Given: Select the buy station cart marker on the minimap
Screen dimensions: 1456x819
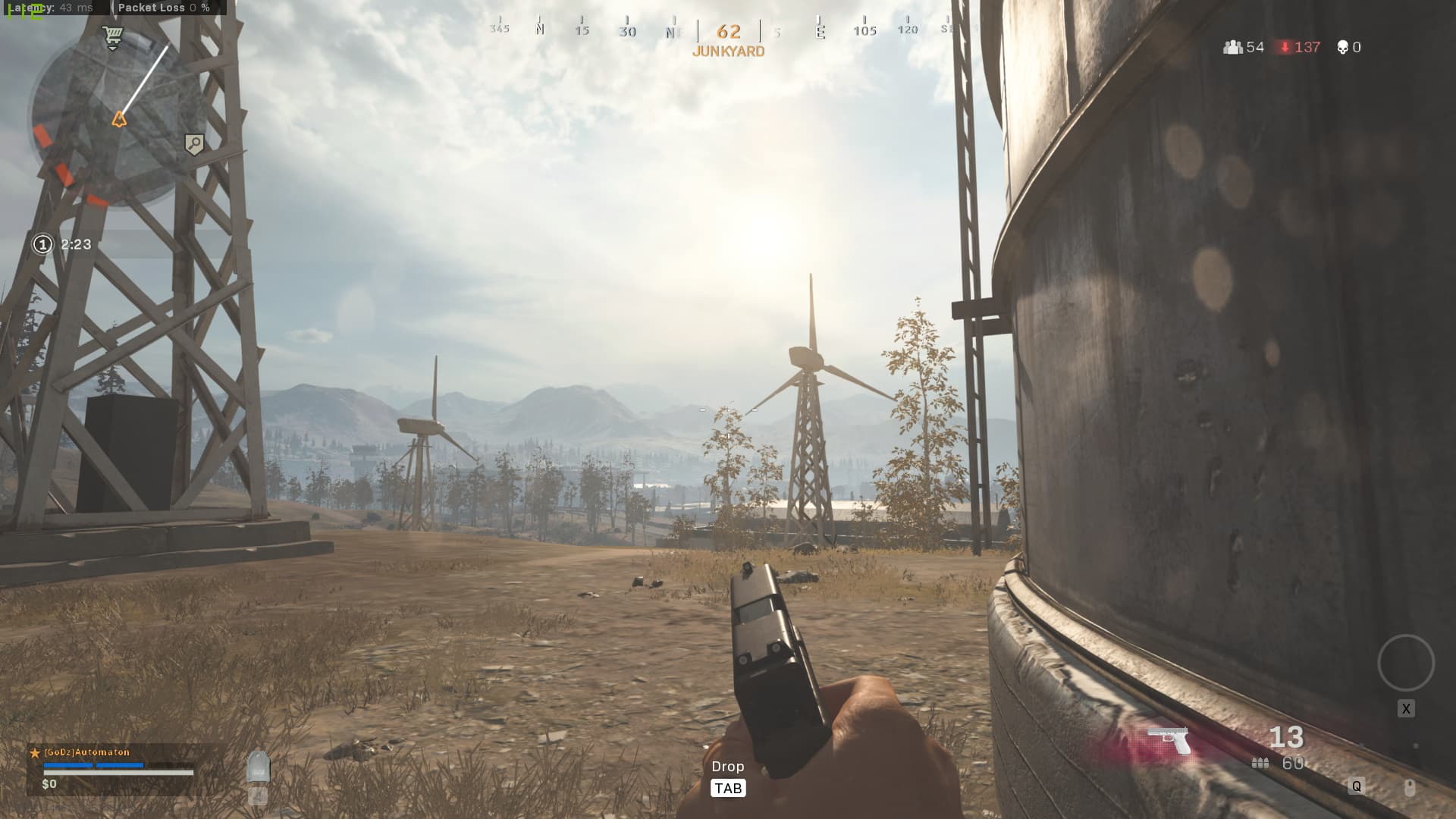Looking at the screenshot, I should click(x=113, y=37).
